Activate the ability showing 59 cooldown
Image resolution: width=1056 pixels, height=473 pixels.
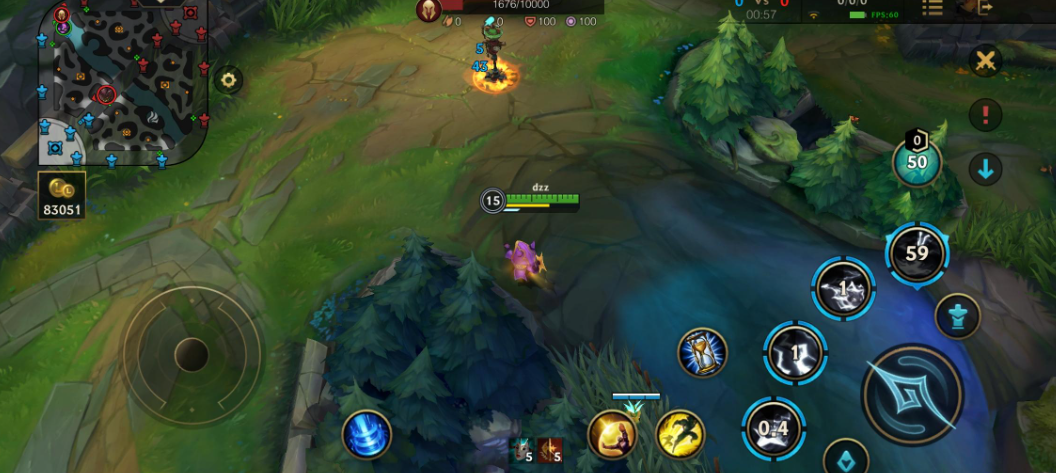tap(916, 253)
